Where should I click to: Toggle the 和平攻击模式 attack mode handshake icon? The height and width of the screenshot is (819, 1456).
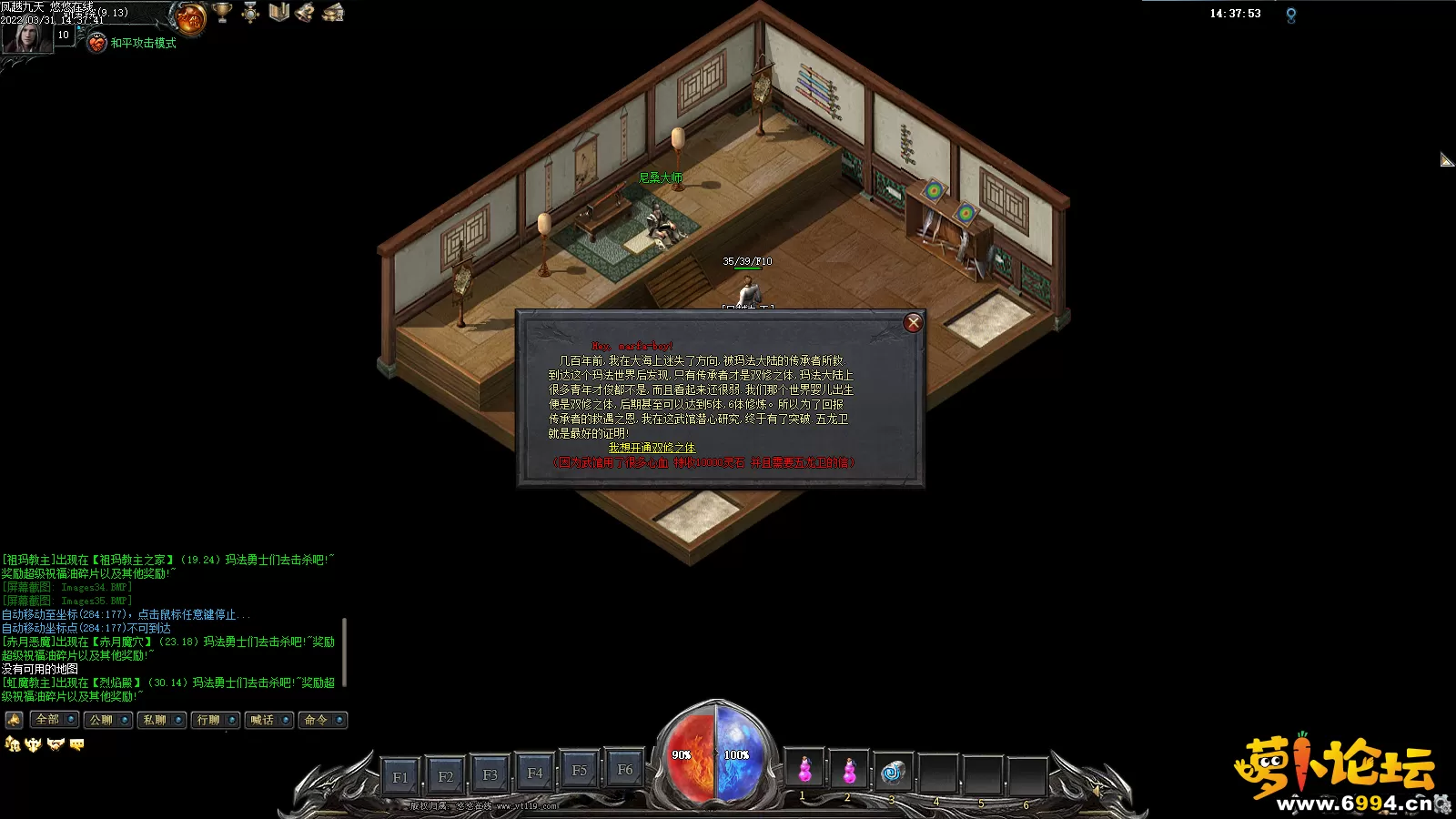tap(97, 43)
